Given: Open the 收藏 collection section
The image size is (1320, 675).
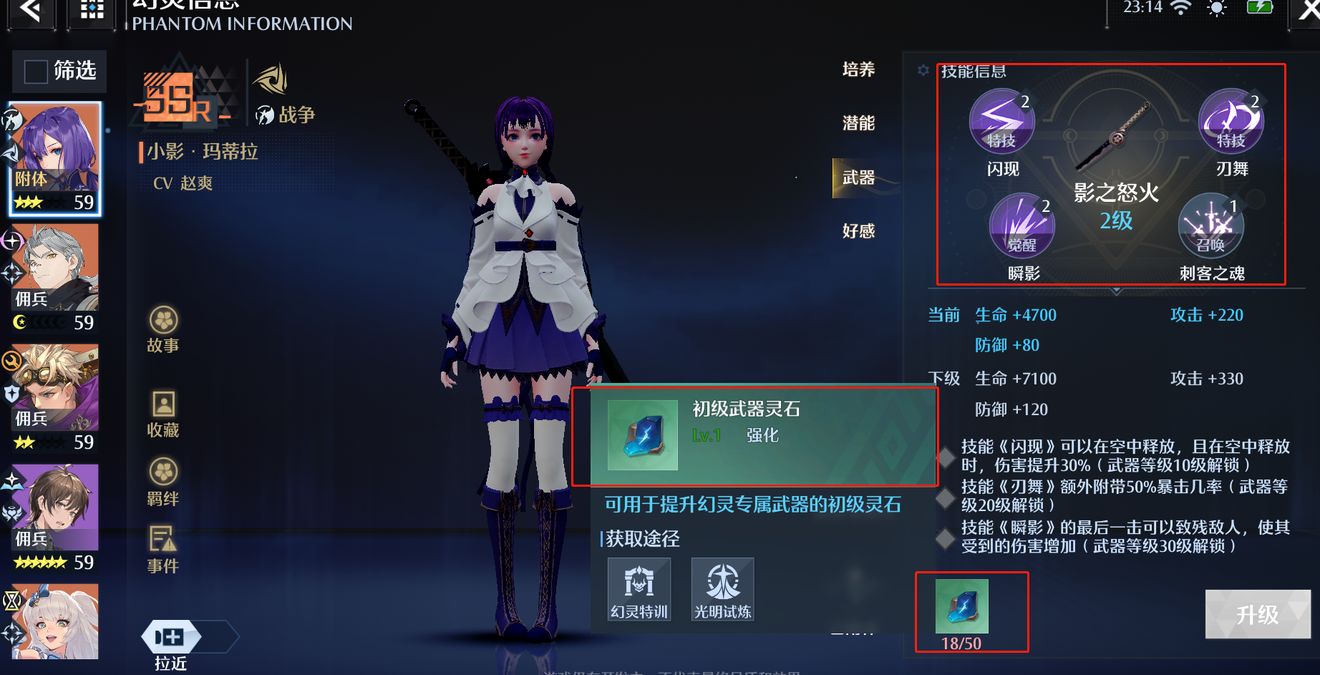Looking at the screenshot, I should click(163, 414).
